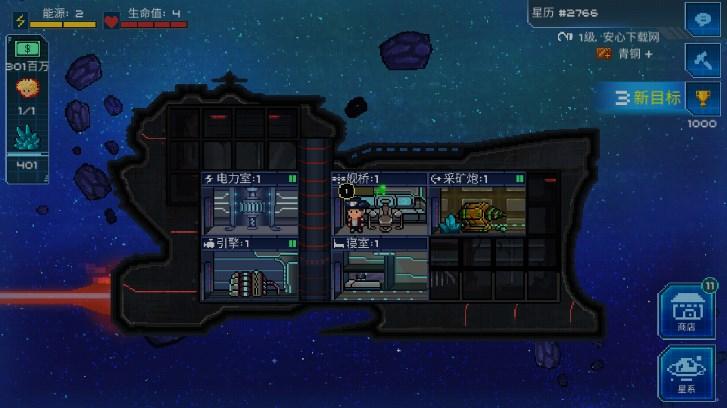This screenshot has height=408, width=727.
Task: Show the 新目标 objectives list
Action: [x=649, y=98]
